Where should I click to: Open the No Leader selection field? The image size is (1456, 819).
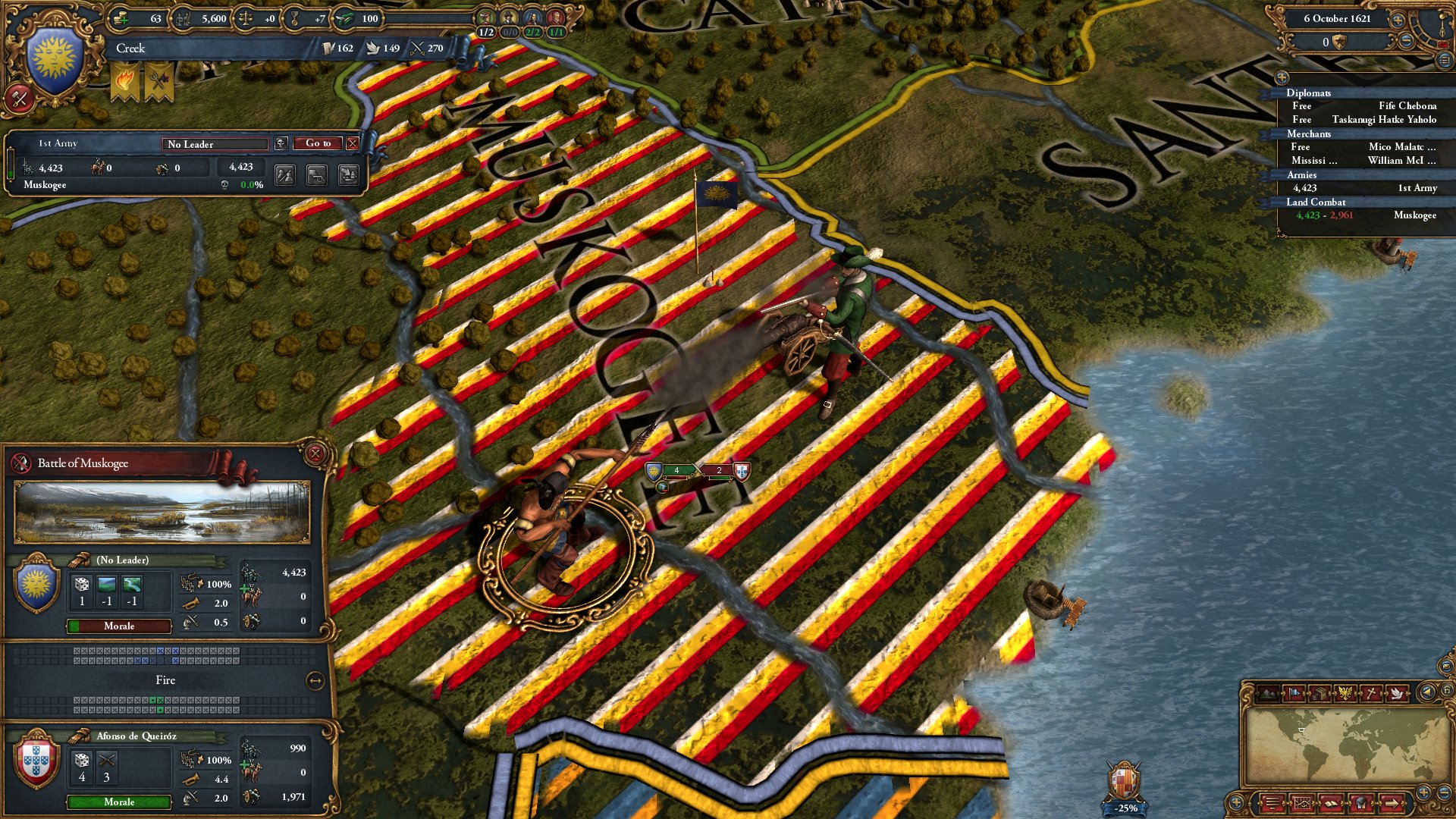tap(215, 144)
